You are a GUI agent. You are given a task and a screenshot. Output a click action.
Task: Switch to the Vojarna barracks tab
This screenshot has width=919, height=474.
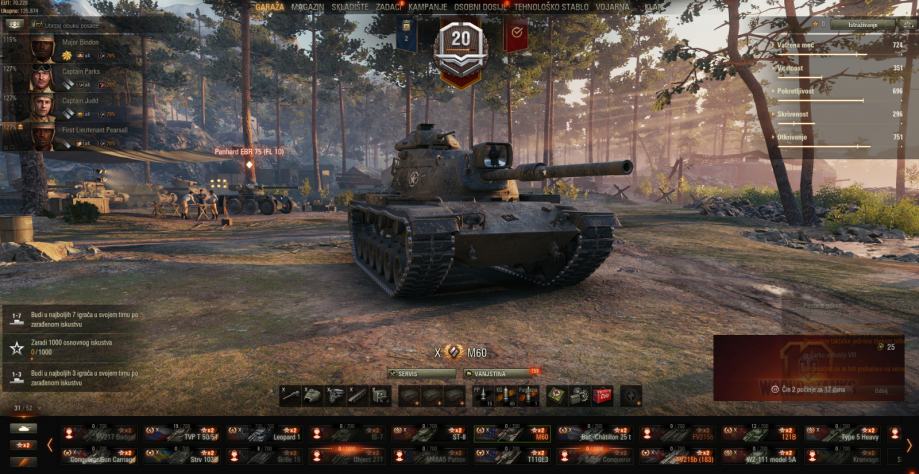pyautogui.click(x=612, y=7)
